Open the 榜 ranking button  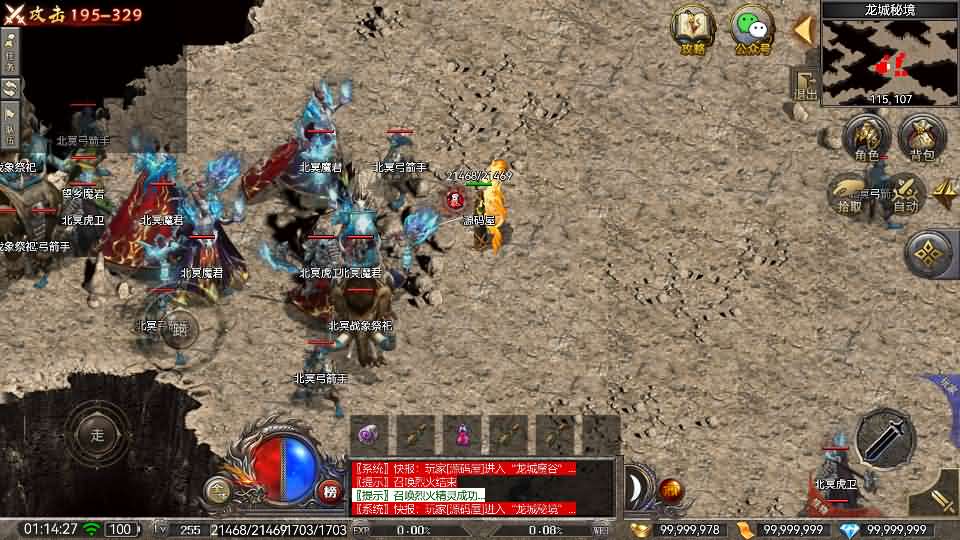pyautogui.click(x=330, y=490)
